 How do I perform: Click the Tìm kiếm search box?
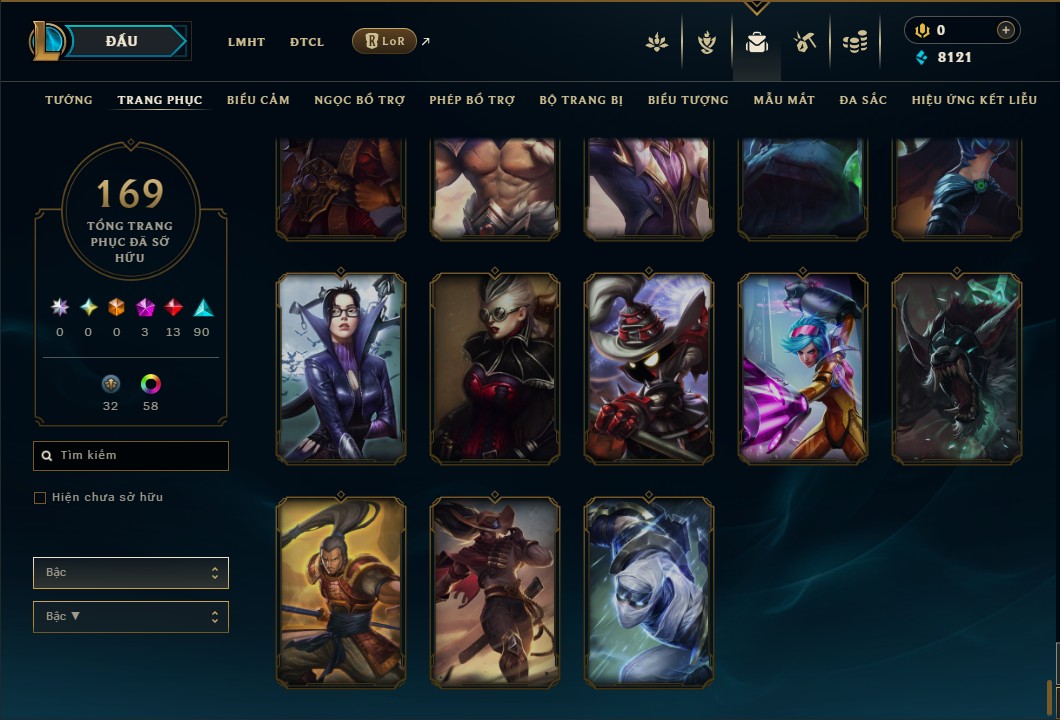click(x=131, y=456)
